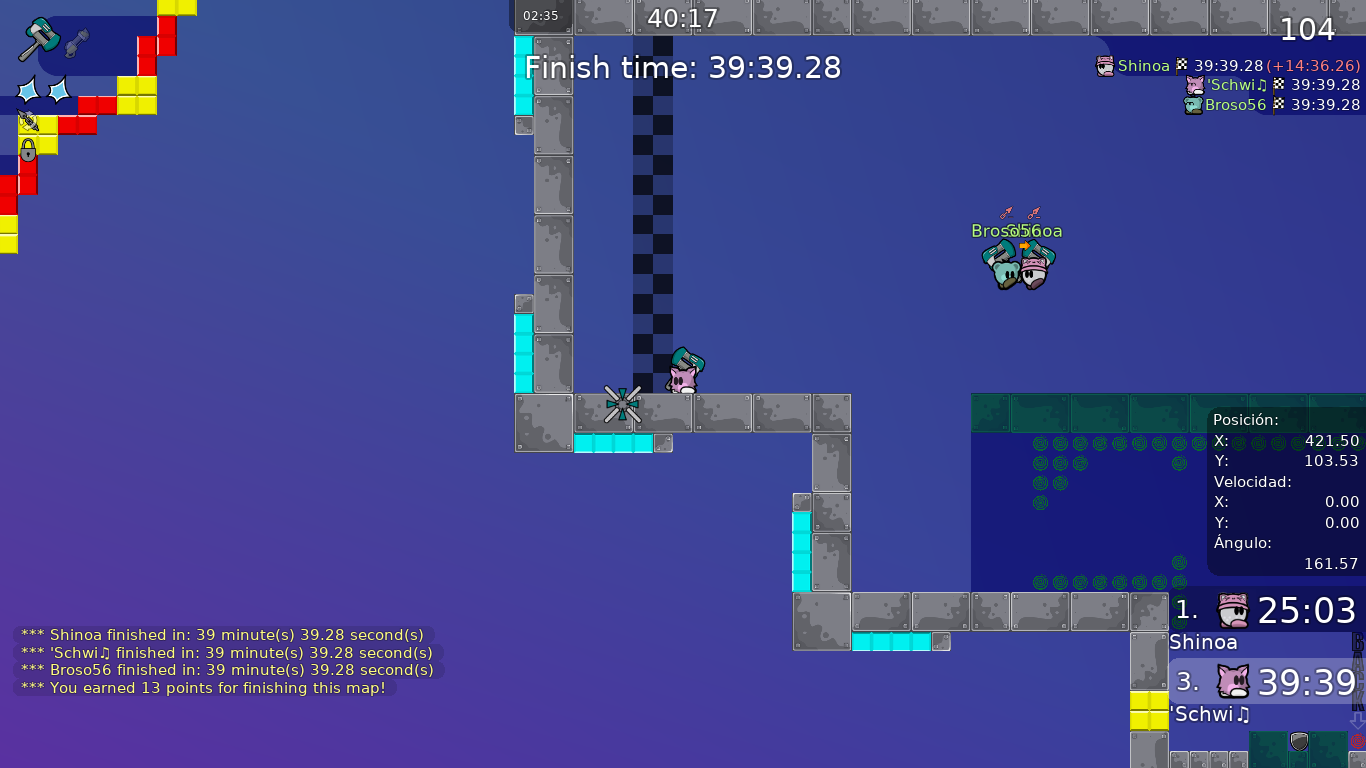The height and width of the screenshot is (768, 1366).
Task: Select Broso56's finish time row
Action: coord(1271,105)
